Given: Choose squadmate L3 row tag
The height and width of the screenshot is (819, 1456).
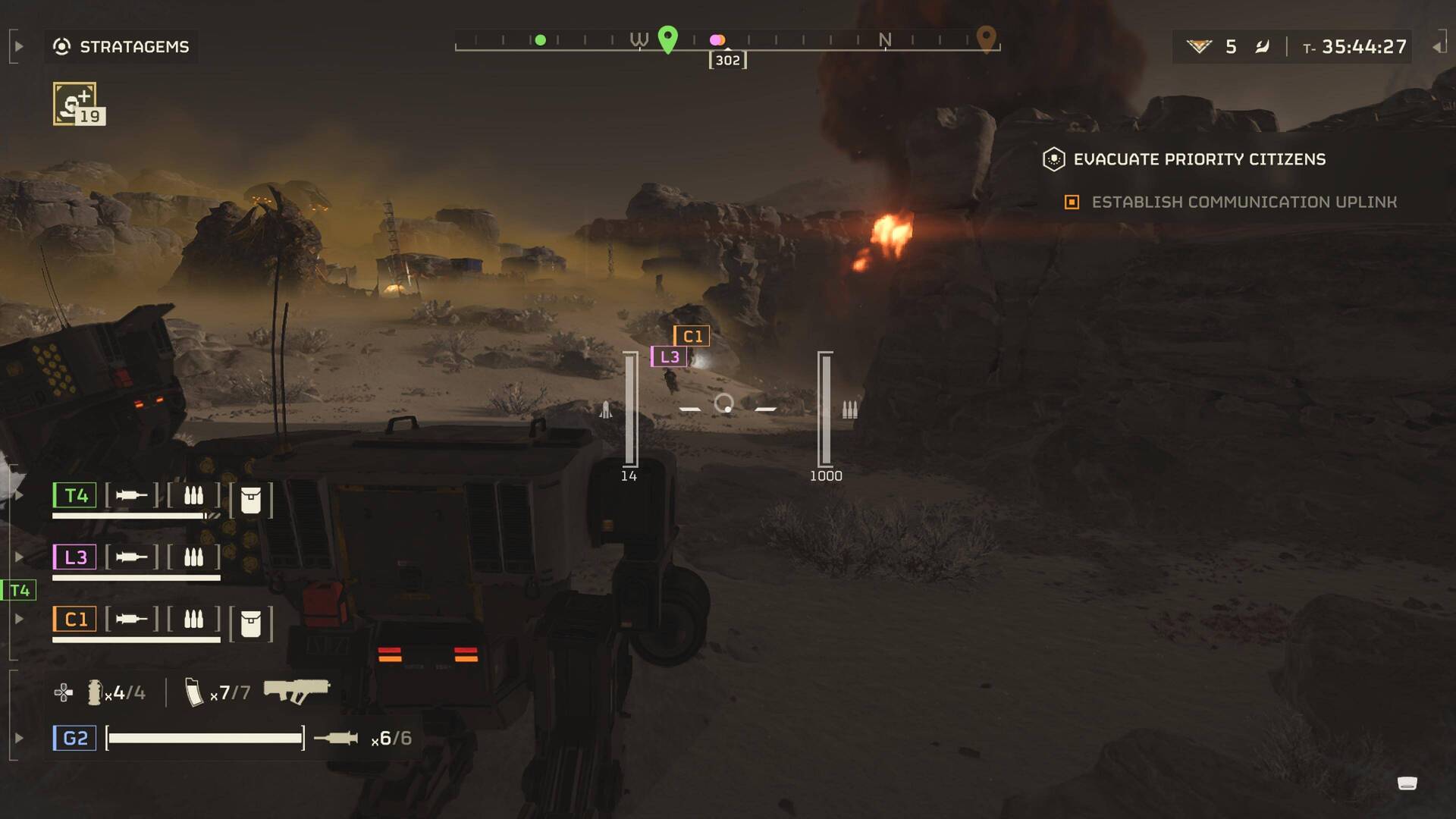Looking at the screenshot, I should (75, 557).
